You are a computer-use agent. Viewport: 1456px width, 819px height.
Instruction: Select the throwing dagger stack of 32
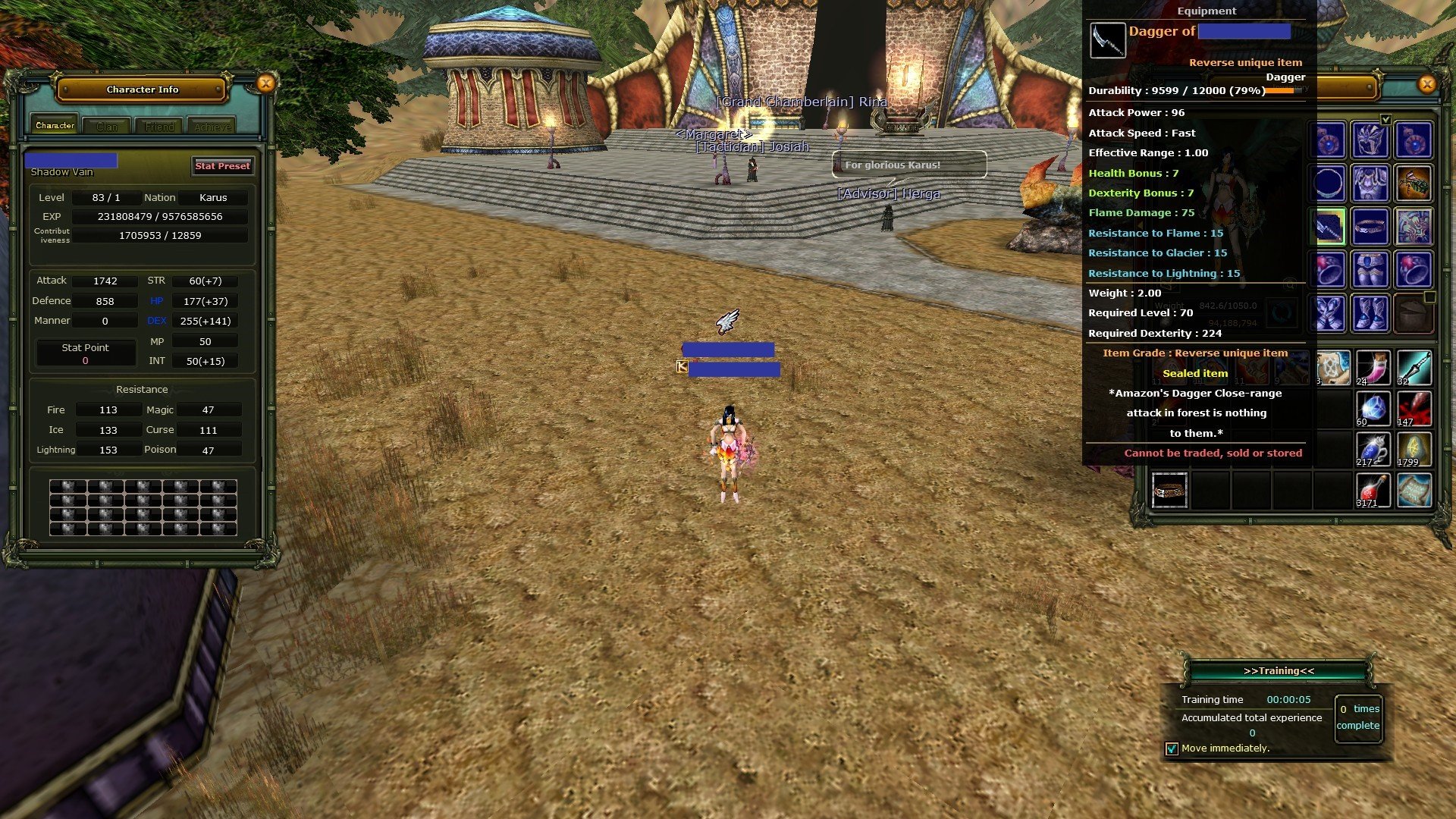[1414, 367]
